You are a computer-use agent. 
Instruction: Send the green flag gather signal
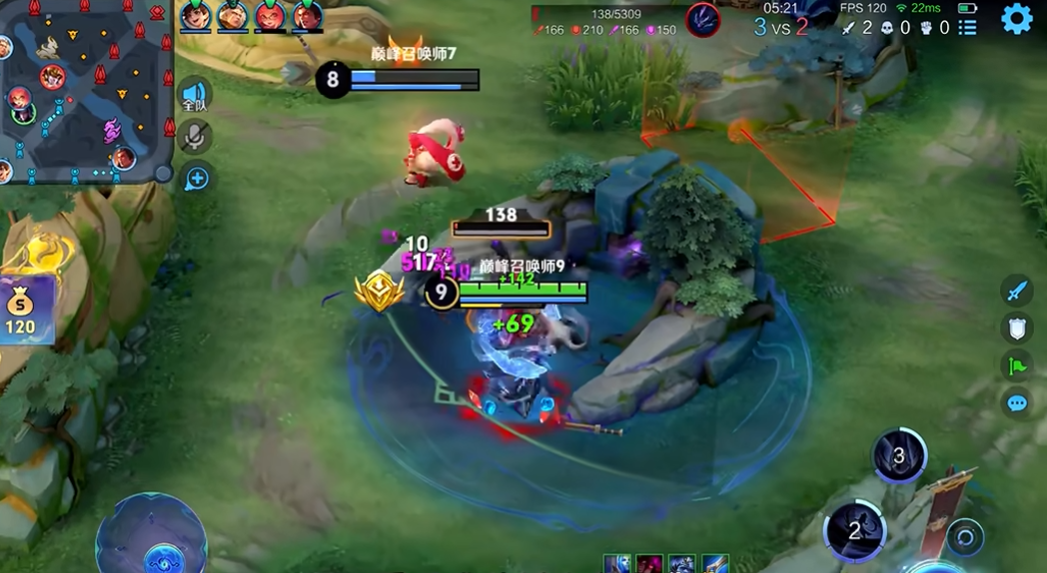[x=1016, y=365]
